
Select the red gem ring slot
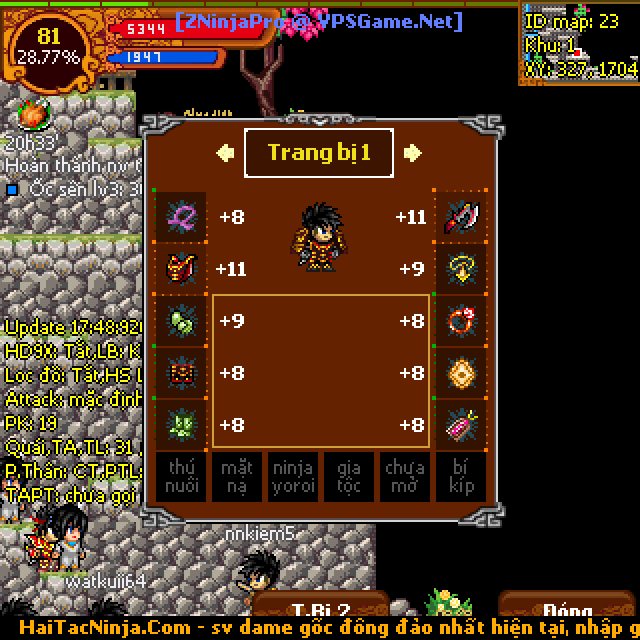[x=460, y=321]
